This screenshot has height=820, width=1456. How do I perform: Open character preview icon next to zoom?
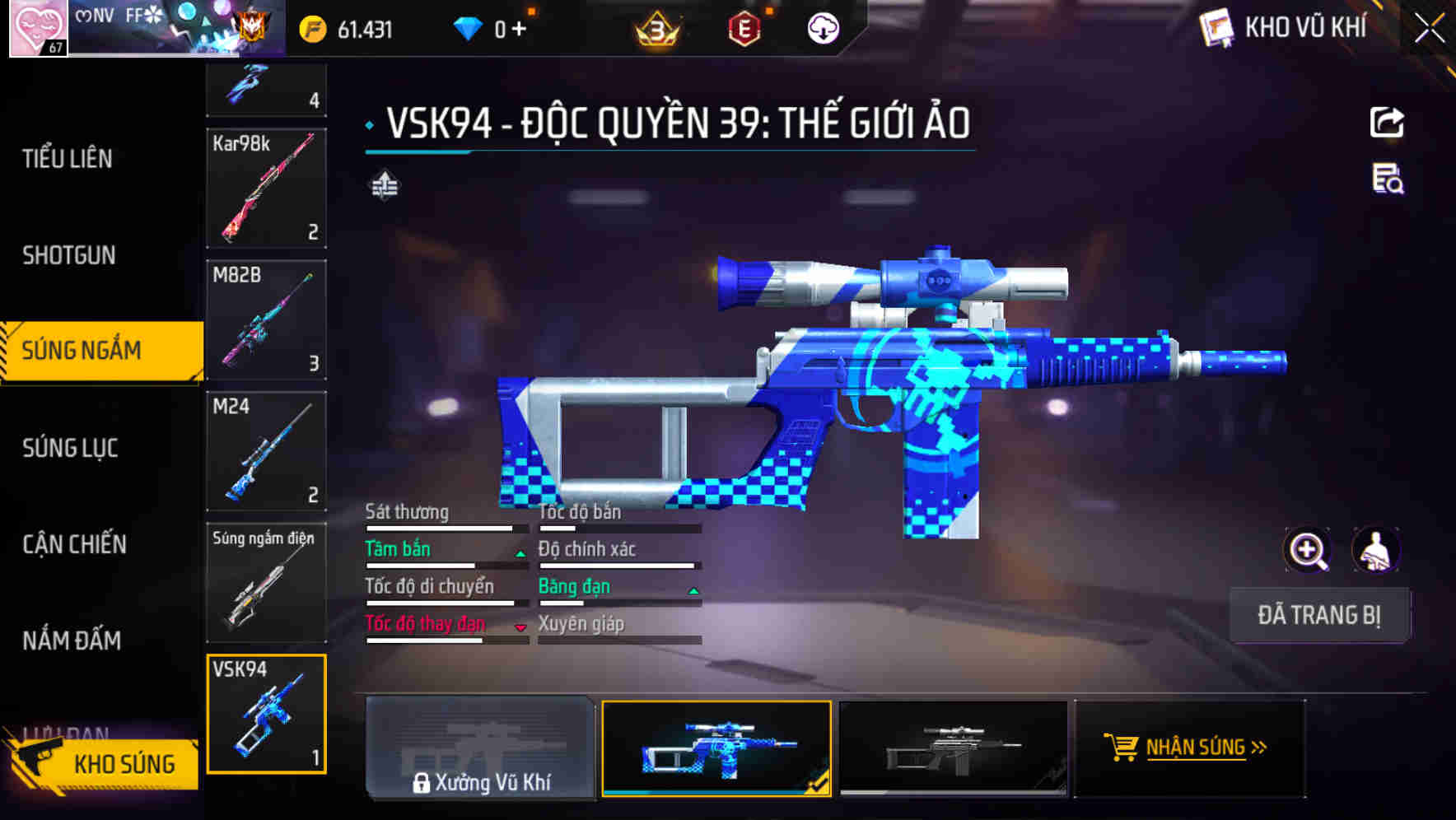point(1375,550)
